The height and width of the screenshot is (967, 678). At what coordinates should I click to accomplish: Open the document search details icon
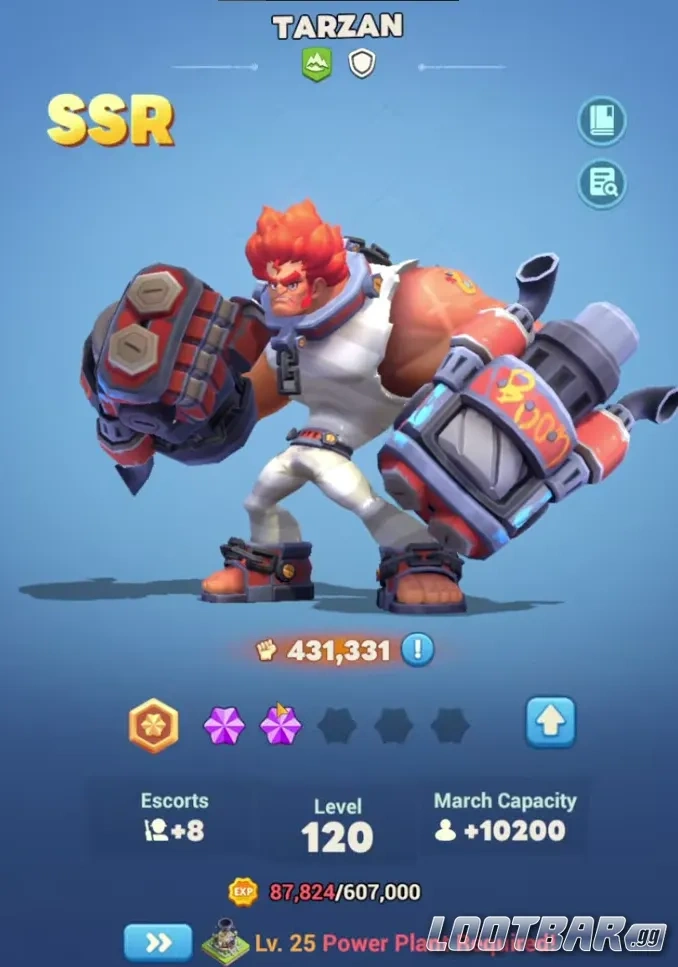click(602, 183)
